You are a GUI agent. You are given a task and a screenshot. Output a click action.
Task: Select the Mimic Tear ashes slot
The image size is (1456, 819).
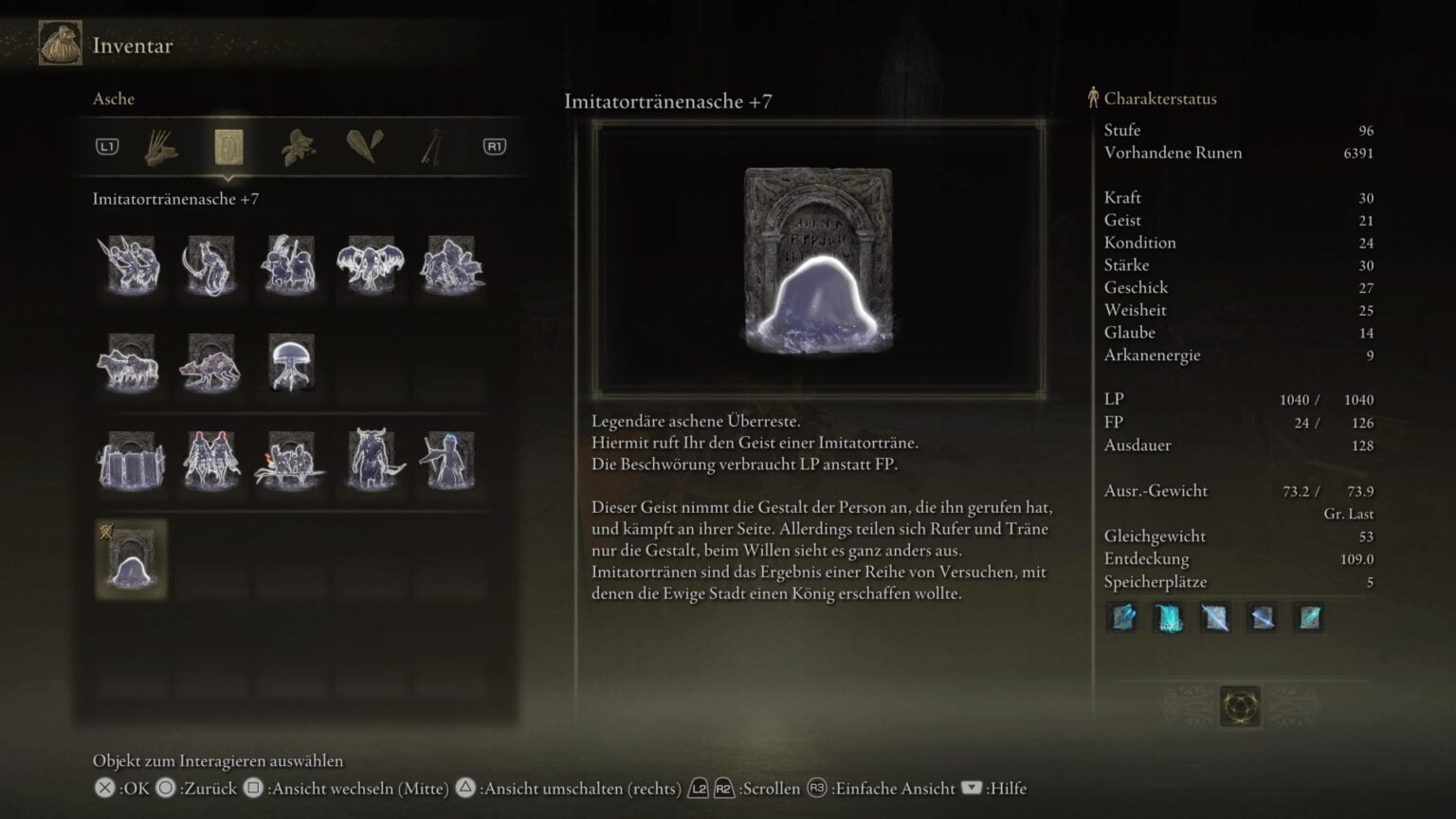[131, 560]
